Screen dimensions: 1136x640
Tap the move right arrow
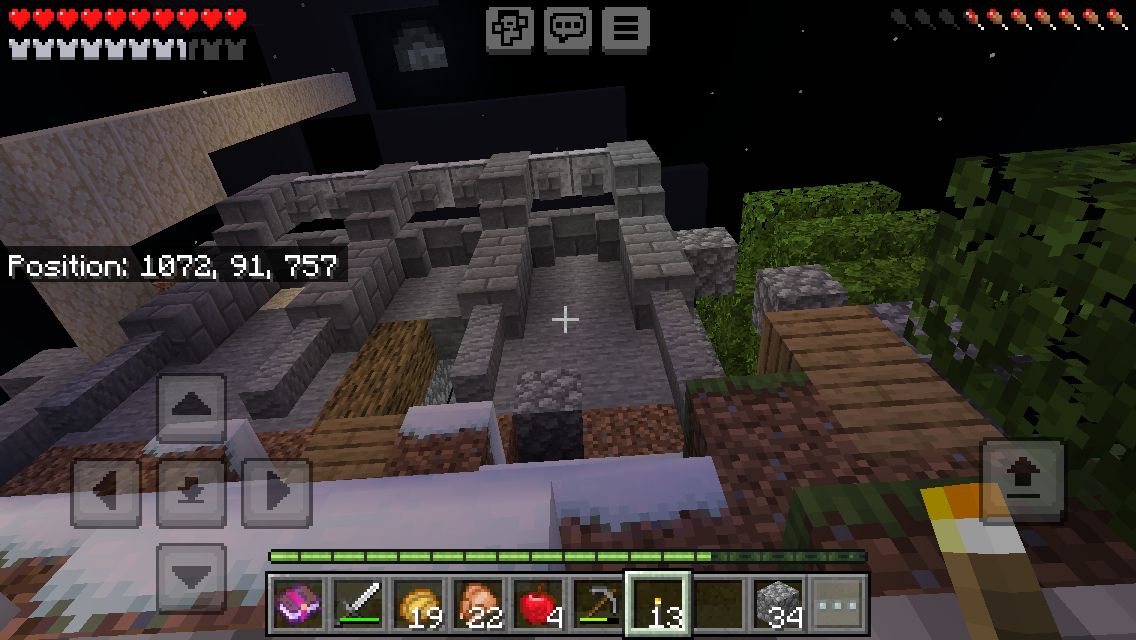pos(277,493)
